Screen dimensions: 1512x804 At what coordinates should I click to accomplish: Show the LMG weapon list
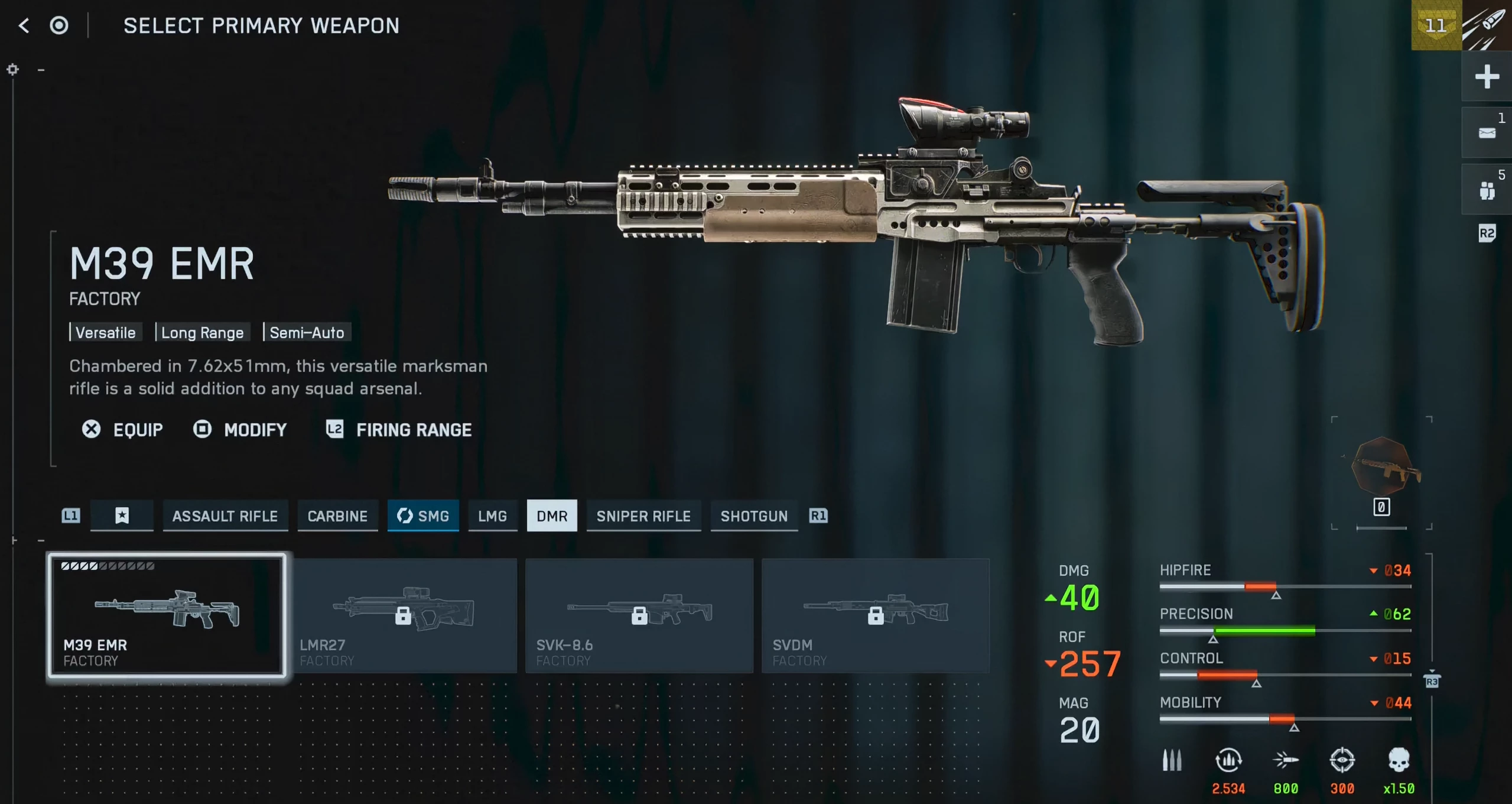coord(492,516)
